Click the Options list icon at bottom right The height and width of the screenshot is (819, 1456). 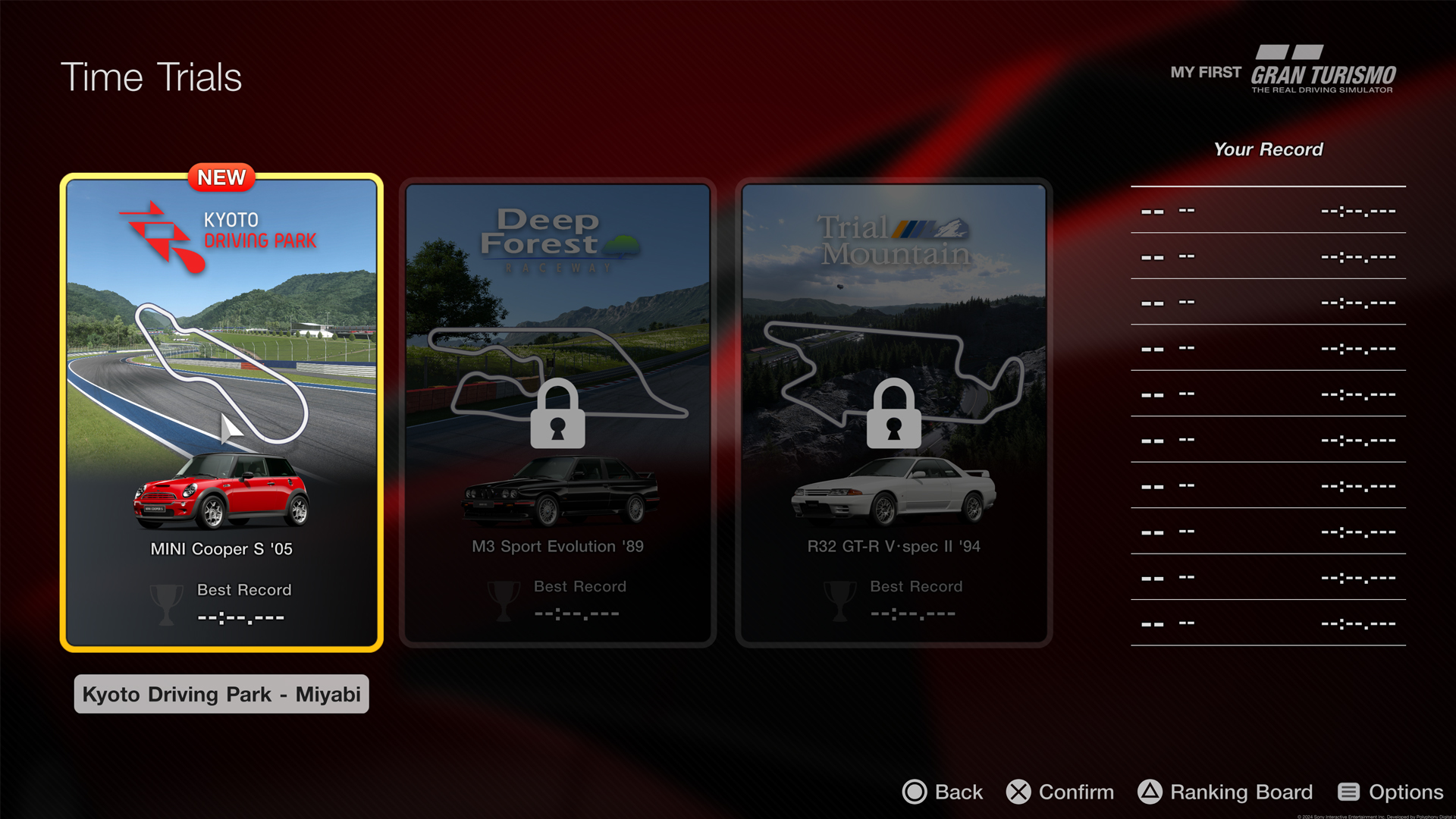[1349, 792]
